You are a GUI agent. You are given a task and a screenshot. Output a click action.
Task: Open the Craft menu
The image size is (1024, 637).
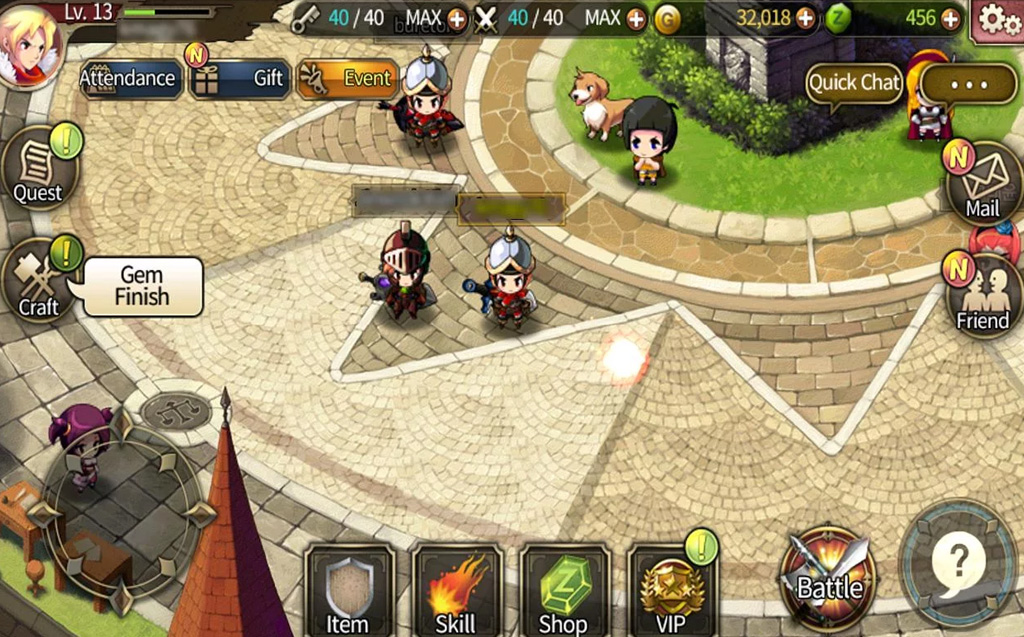[x=39, y=283]
